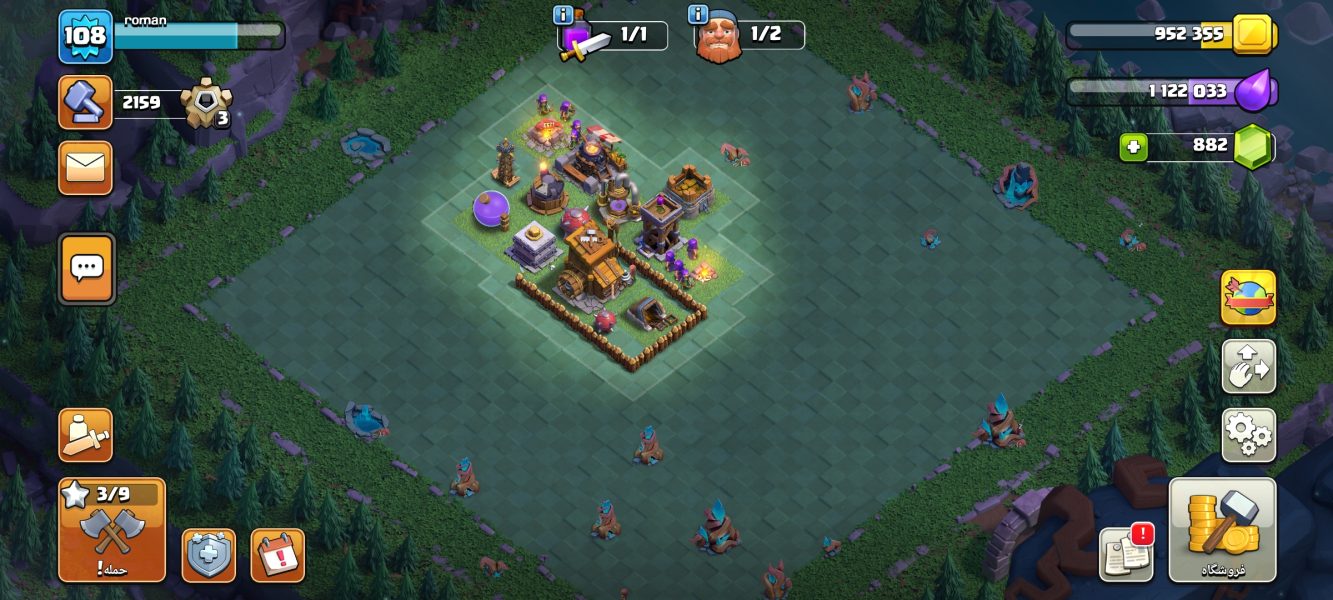1333x600 pixels.
Task: Open the army sword and potion button
Action: [85, 435]
